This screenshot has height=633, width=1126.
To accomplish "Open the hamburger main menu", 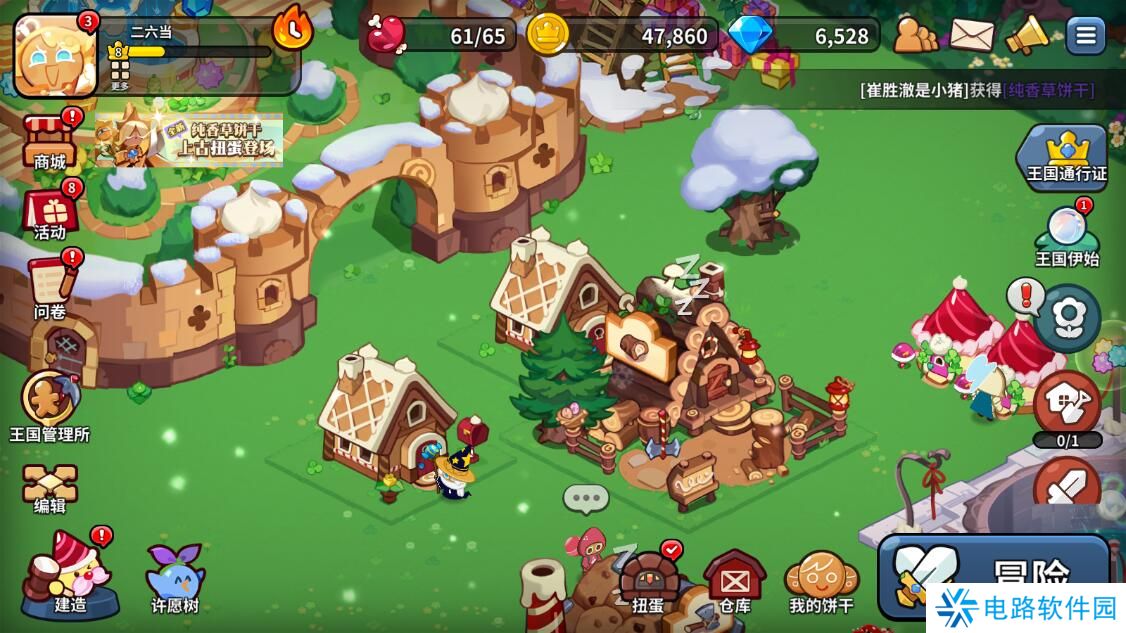I will click(x=1085, y=36).
